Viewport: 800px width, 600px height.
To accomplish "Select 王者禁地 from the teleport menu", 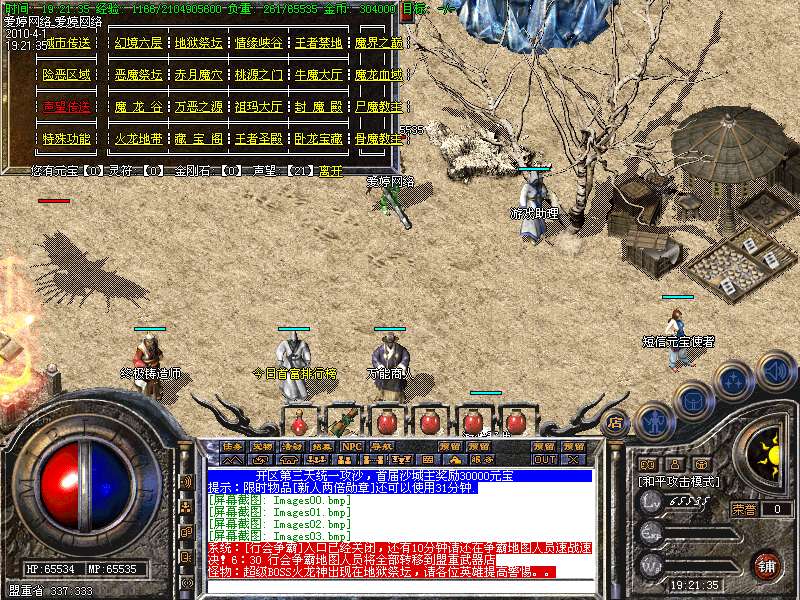I will click(319, 44).
